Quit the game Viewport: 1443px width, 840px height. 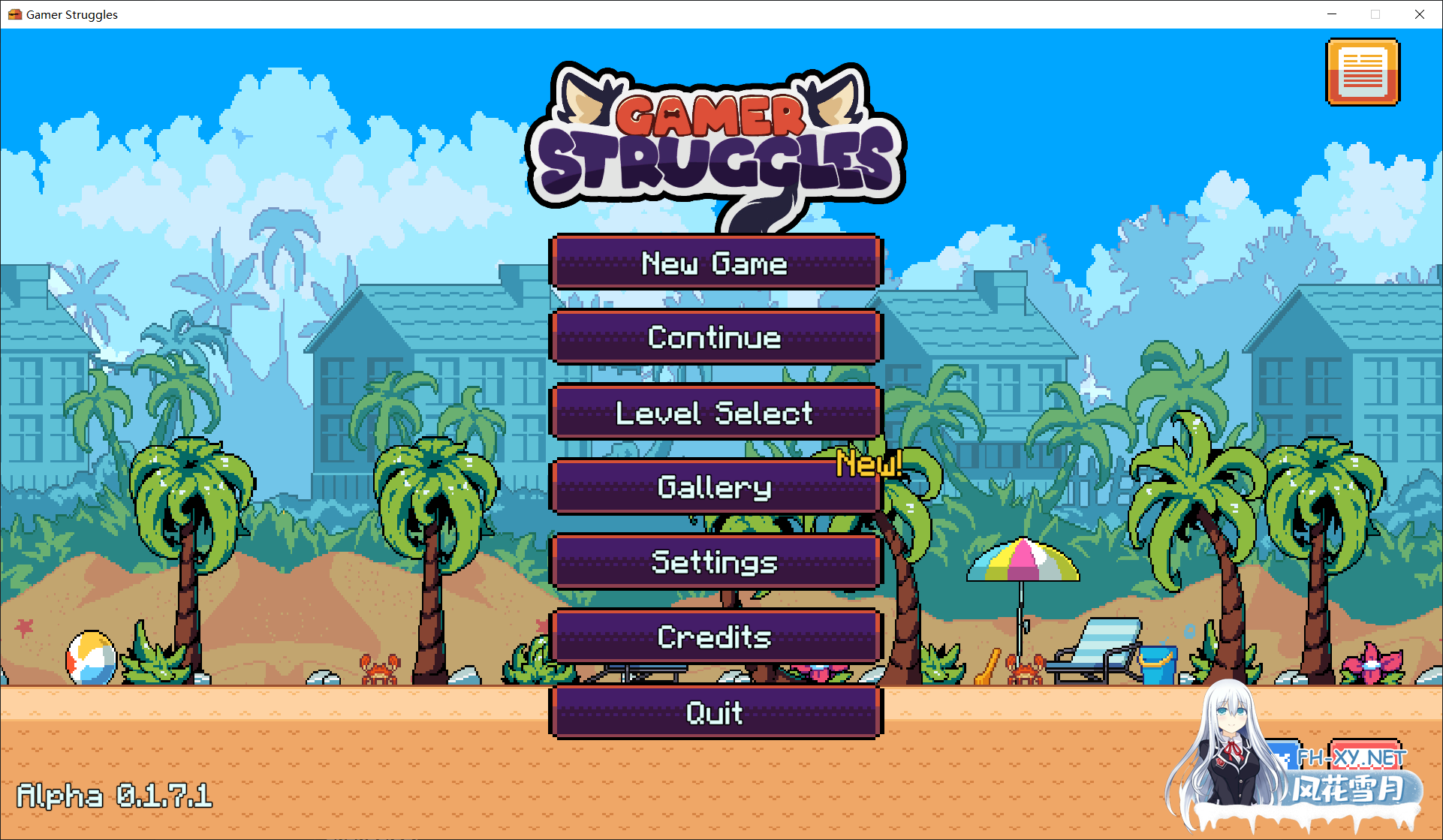[715, 712]
